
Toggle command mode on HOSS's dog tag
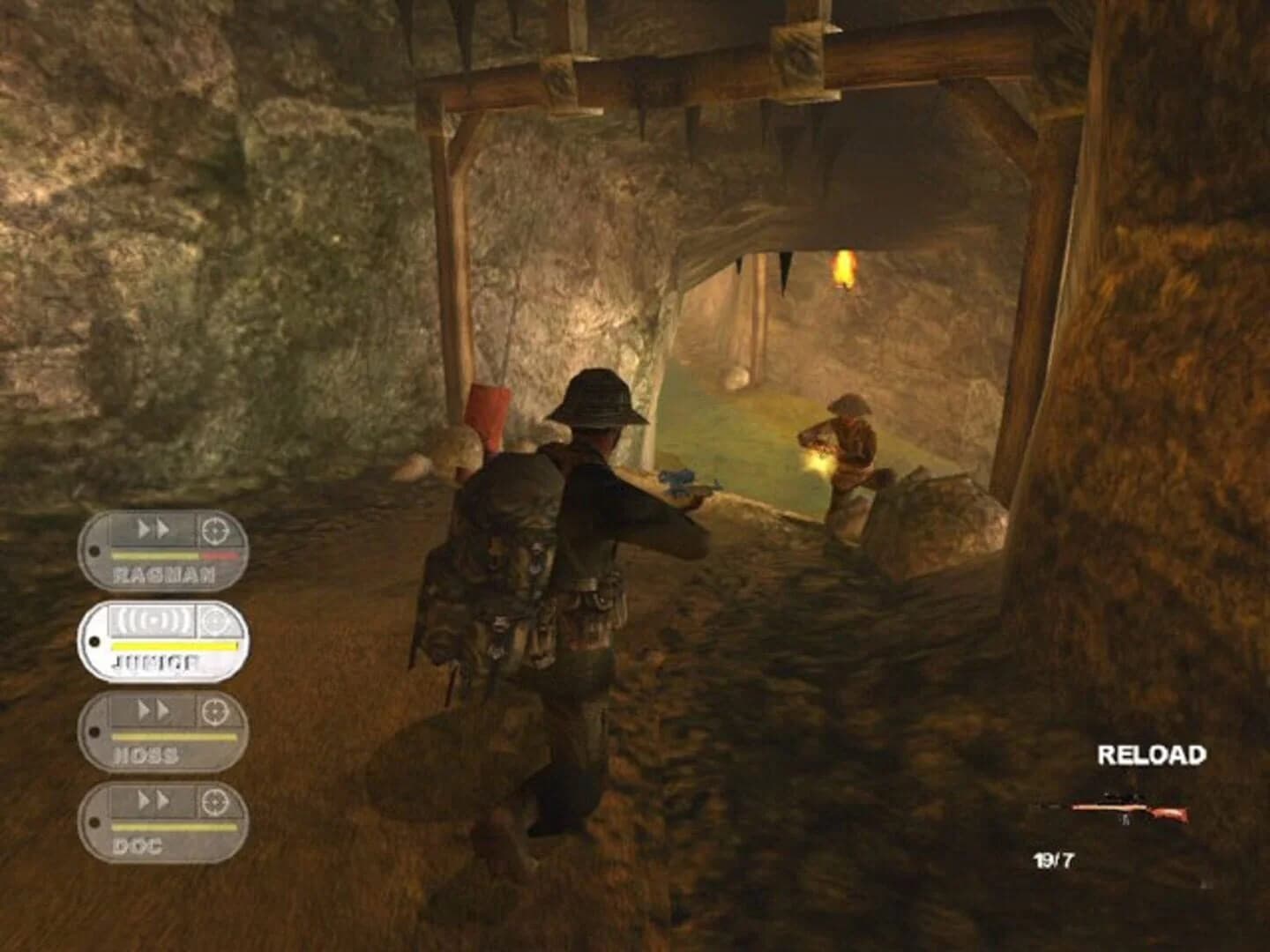(x=163, y=732)
